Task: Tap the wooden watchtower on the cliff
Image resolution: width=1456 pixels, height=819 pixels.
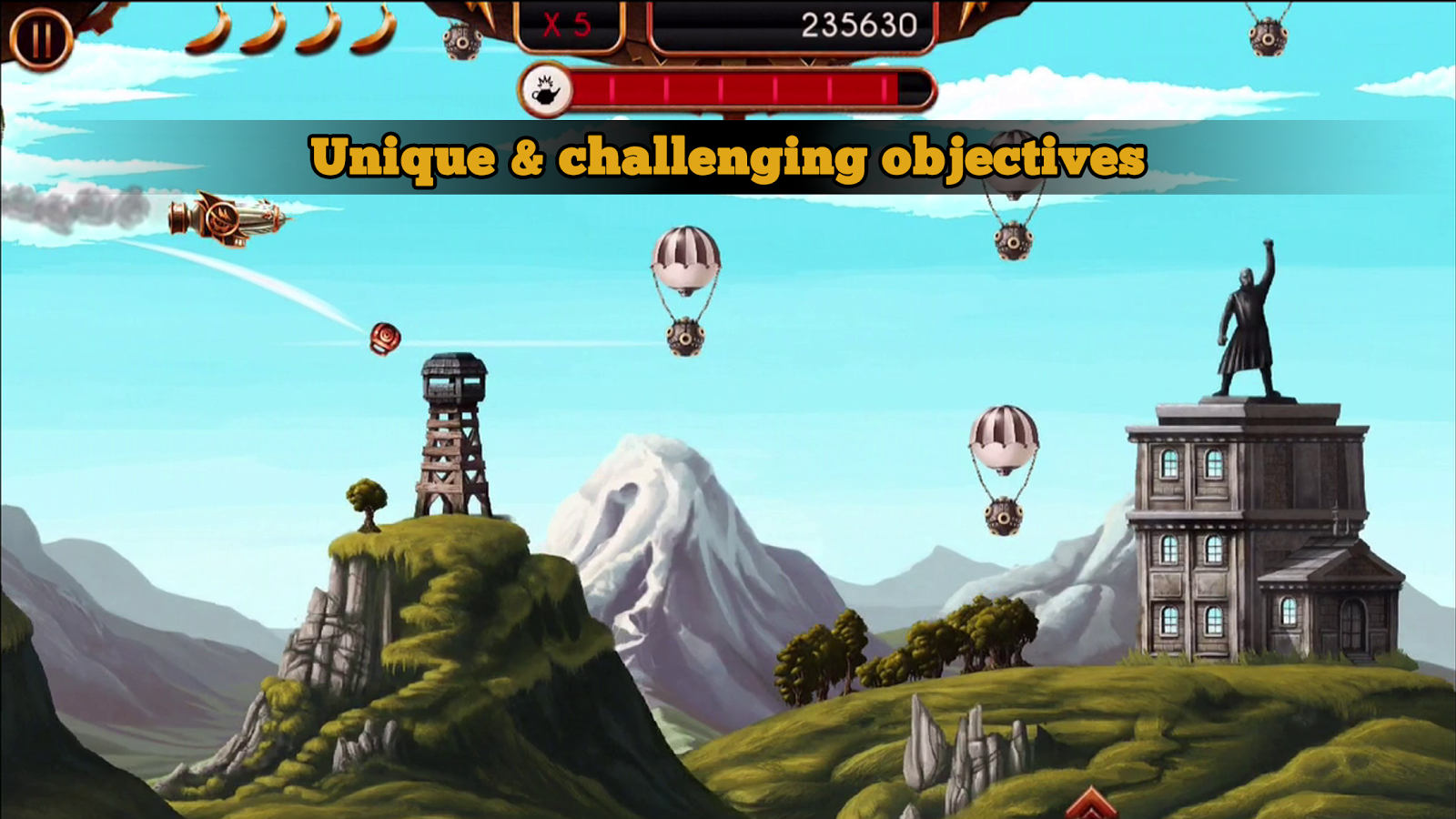Action: coord(452,437)
